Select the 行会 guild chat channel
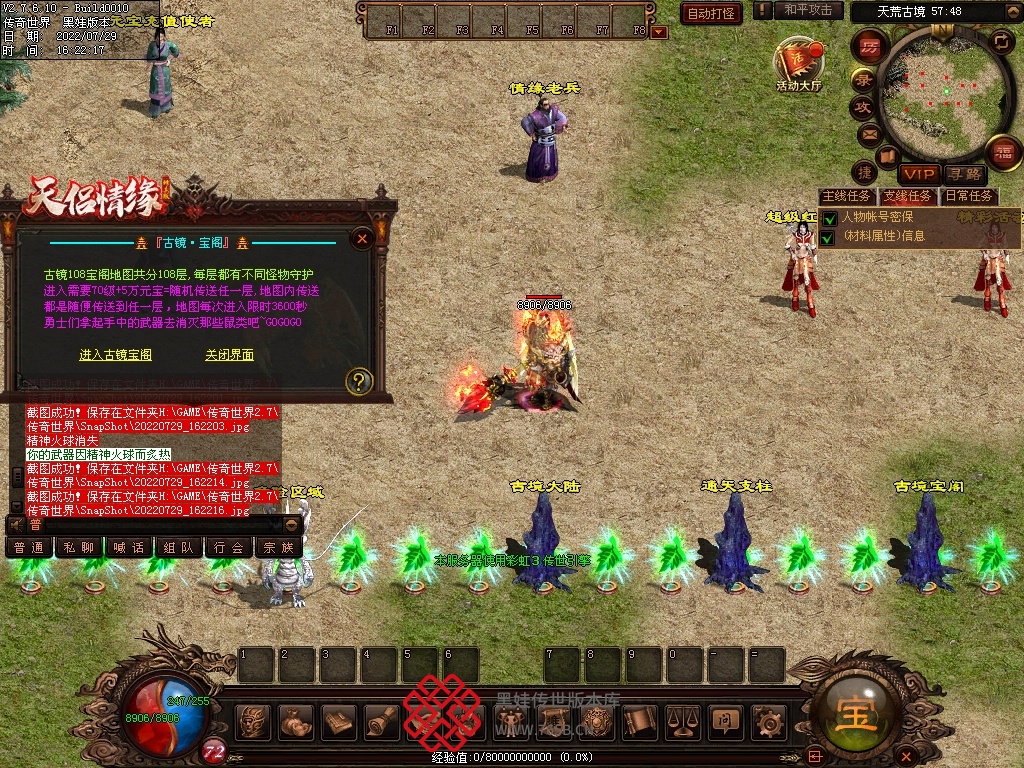The width and height of the screenshot is (1024, 768). pos(229,547)
